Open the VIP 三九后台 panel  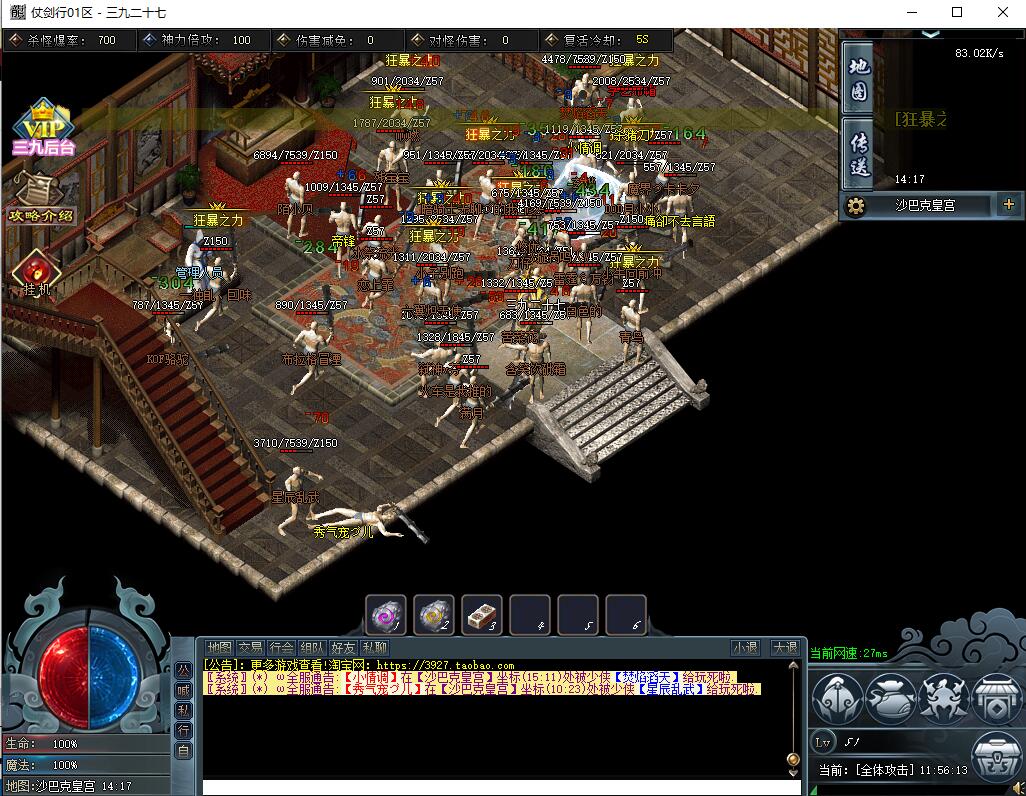42,128
